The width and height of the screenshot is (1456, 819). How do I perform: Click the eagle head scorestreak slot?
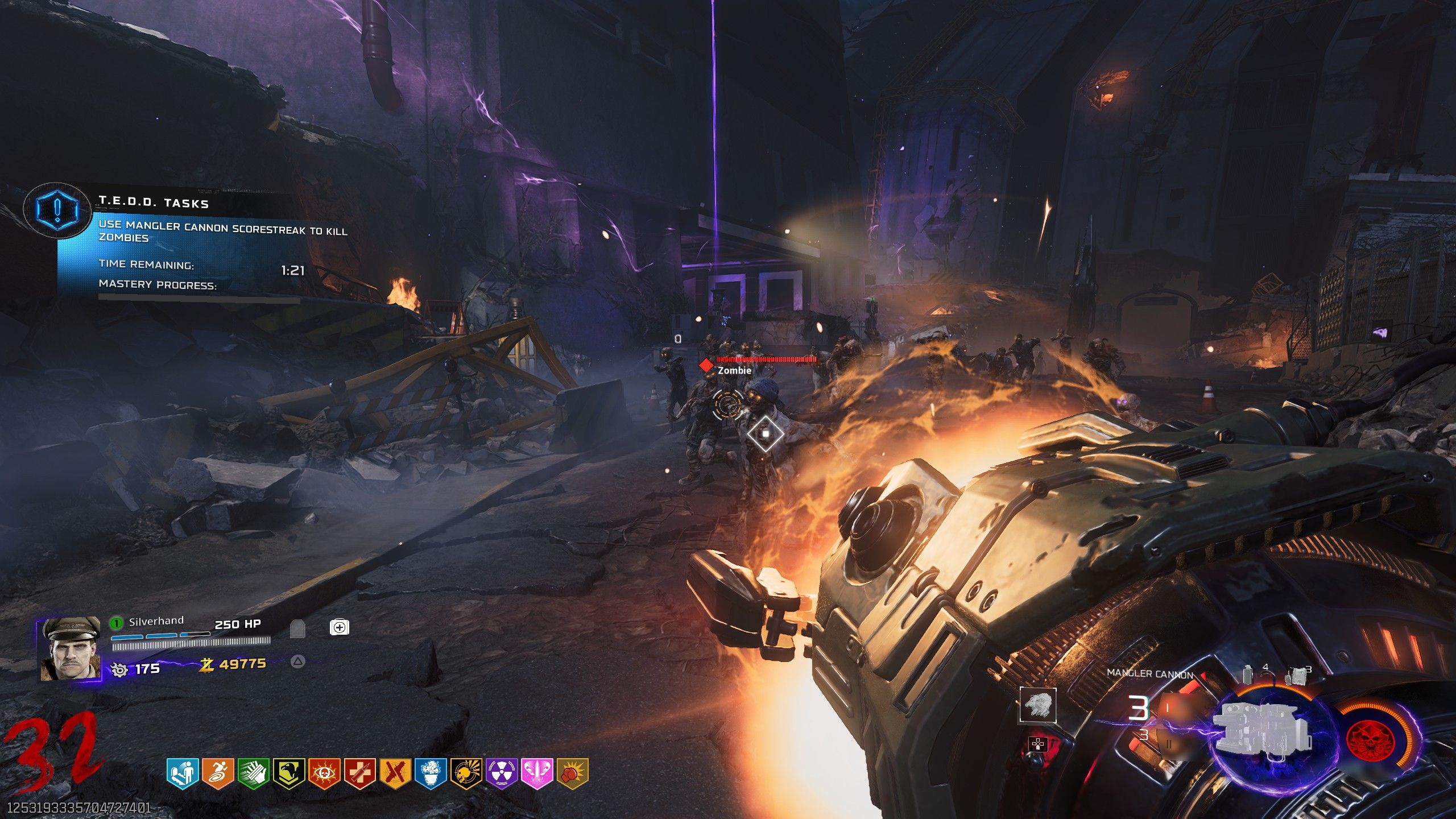click(1037, 705)
